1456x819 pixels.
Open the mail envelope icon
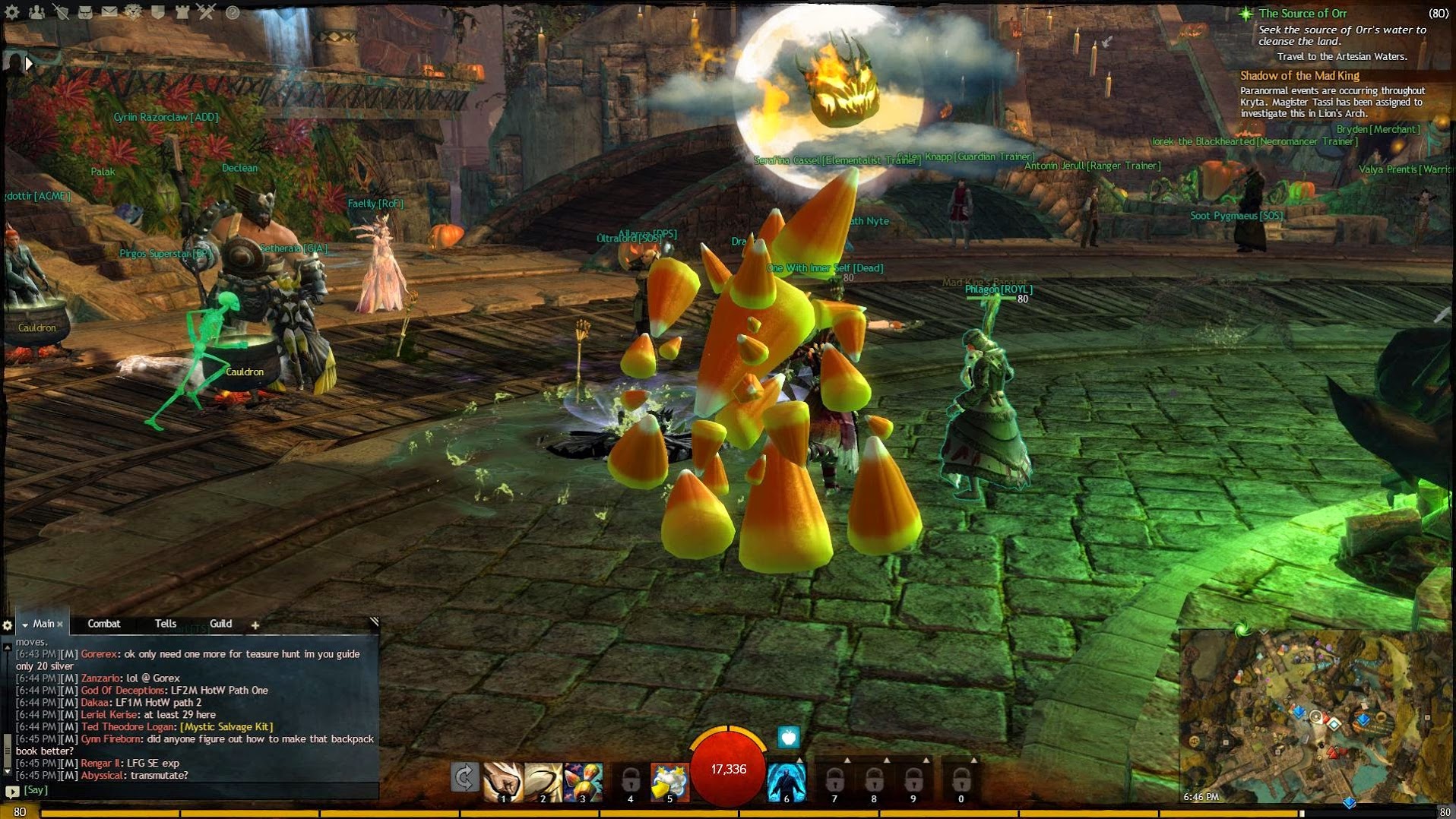tap(109, 11)
